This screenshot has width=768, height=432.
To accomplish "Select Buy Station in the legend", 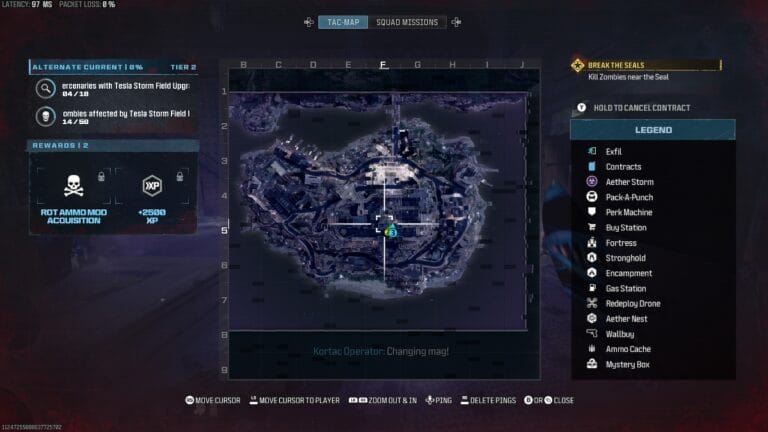I will coord(626,228).
